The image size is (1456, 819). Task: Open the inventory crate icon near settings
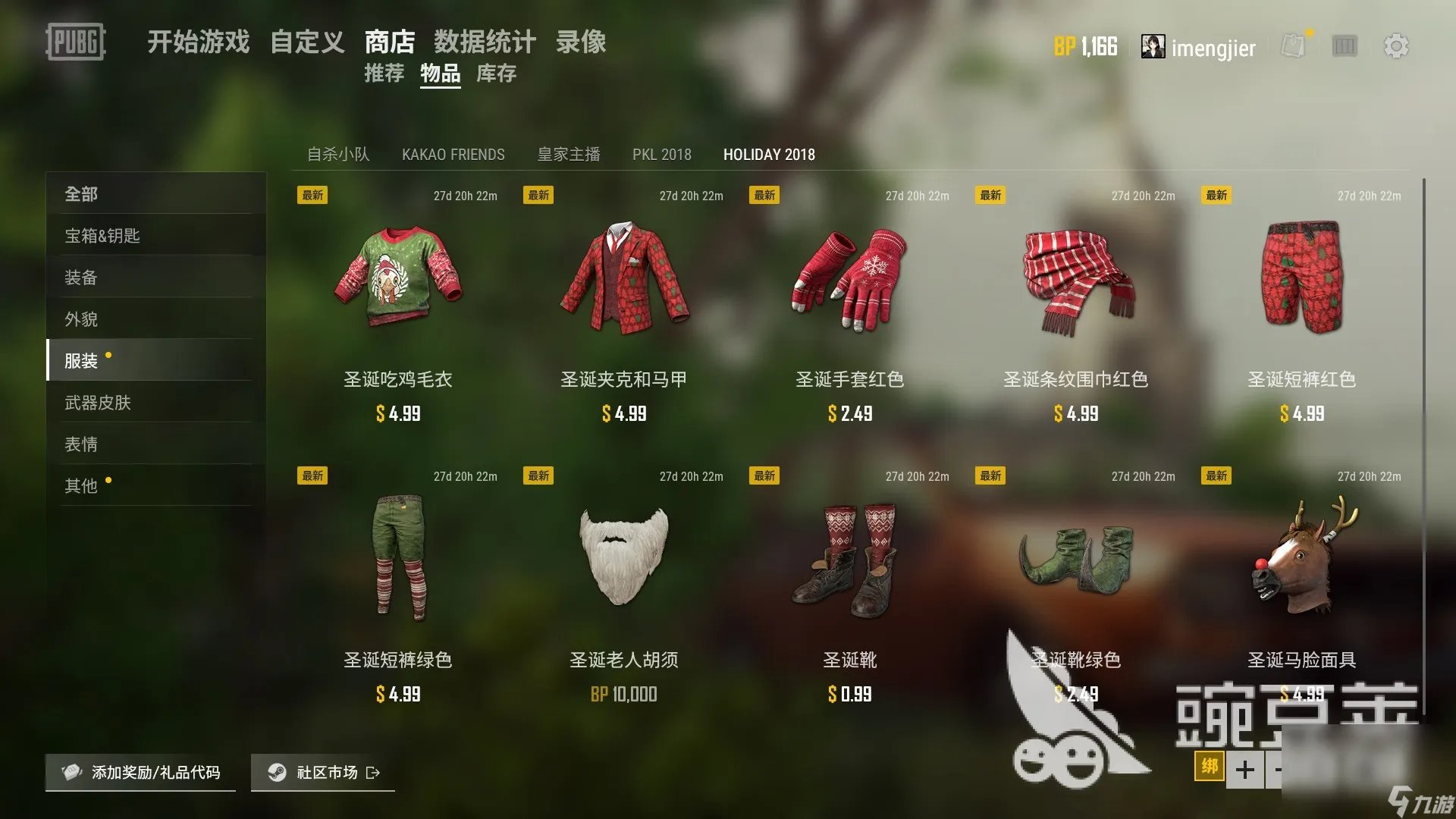click(1344, 46)
